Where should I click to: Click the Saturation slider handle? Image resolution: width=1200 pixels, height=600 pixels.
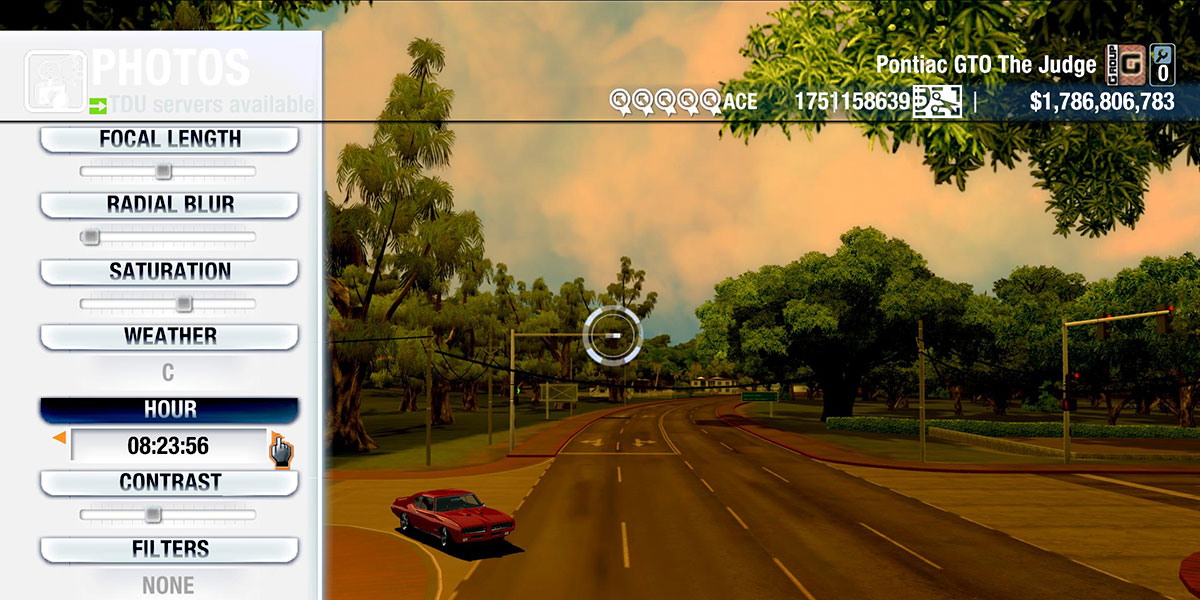(184, 304)
